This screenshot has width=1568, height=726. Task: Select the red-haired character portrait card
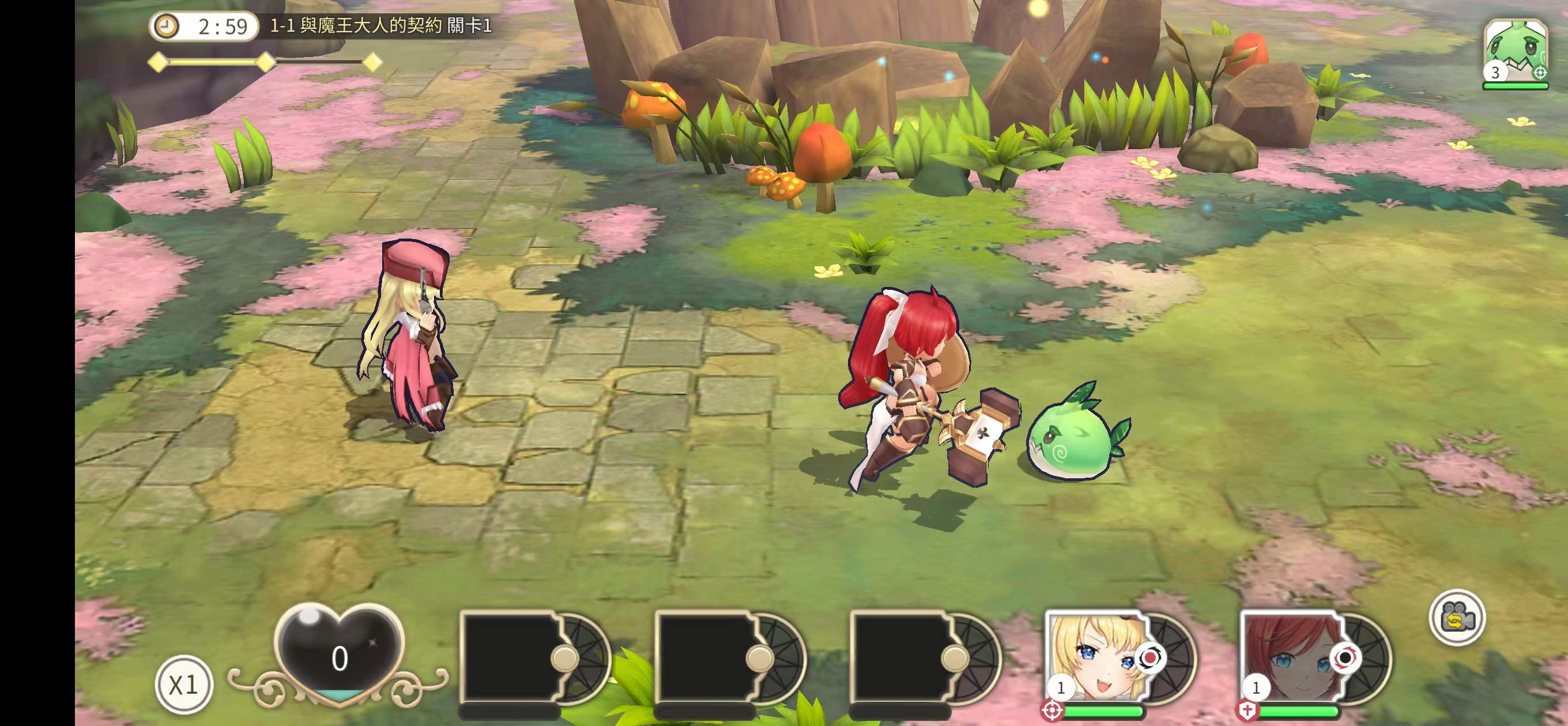tap(1292, 656)
